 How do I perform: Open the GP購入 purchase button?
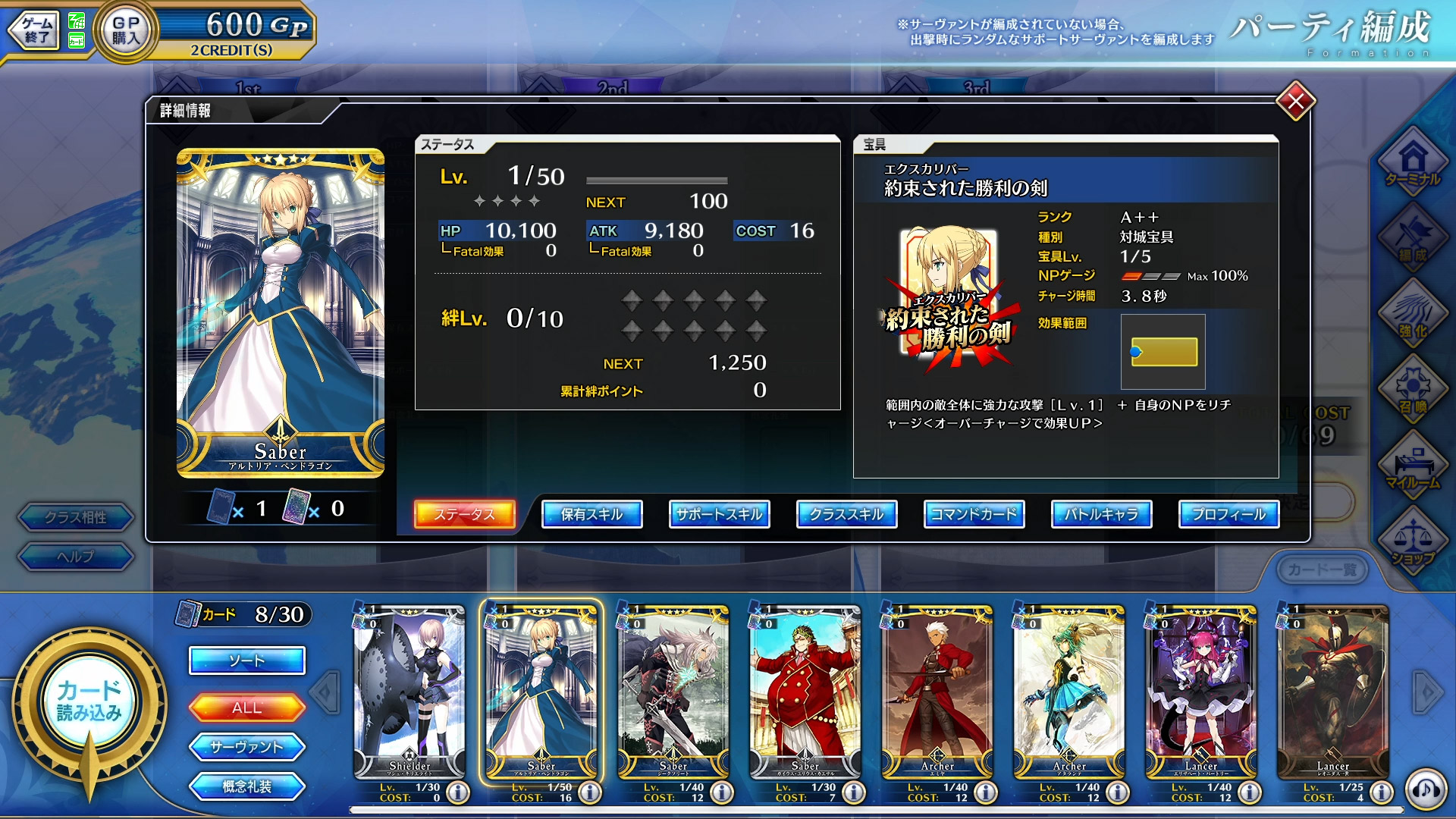tap(126, 31)
